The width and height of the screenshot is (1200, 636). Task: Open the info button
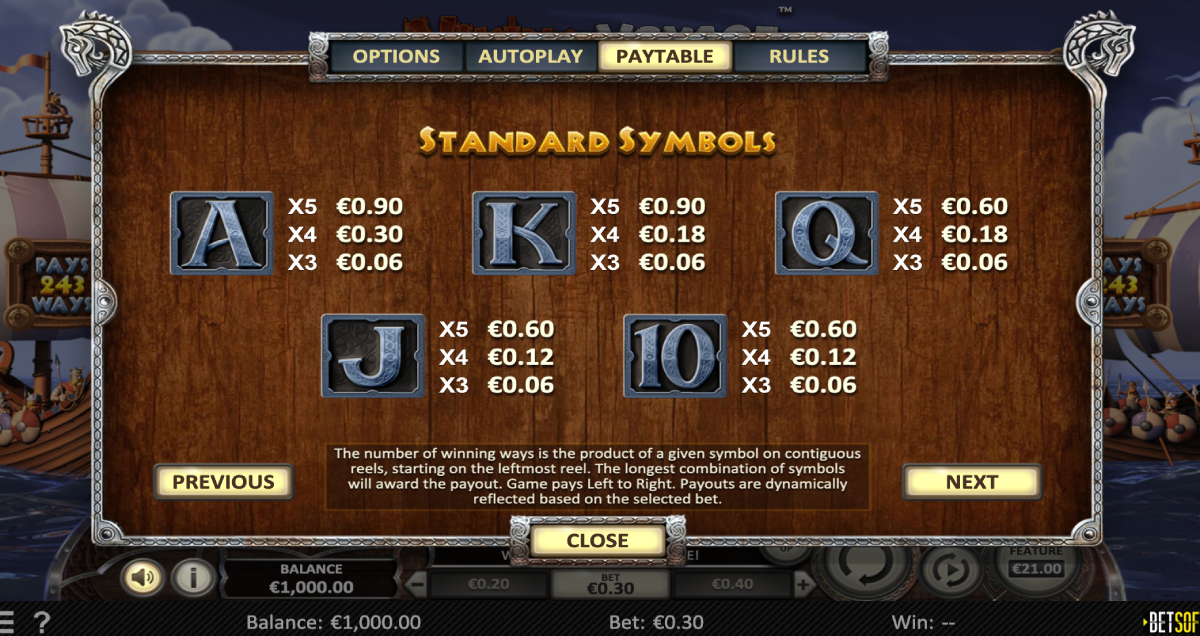click(x=191, y=577)
